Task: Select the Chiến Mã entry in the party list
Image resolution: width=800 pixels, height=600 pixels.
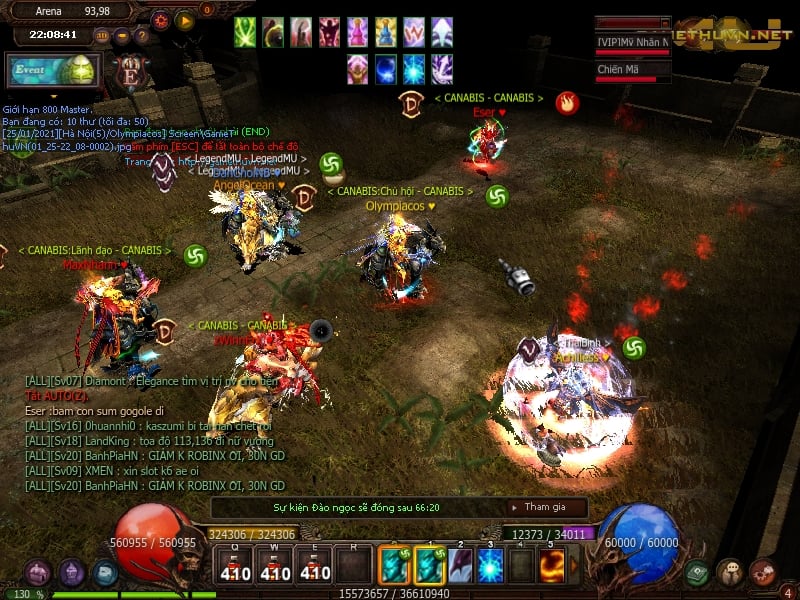Action: click(x=632, y=70)
